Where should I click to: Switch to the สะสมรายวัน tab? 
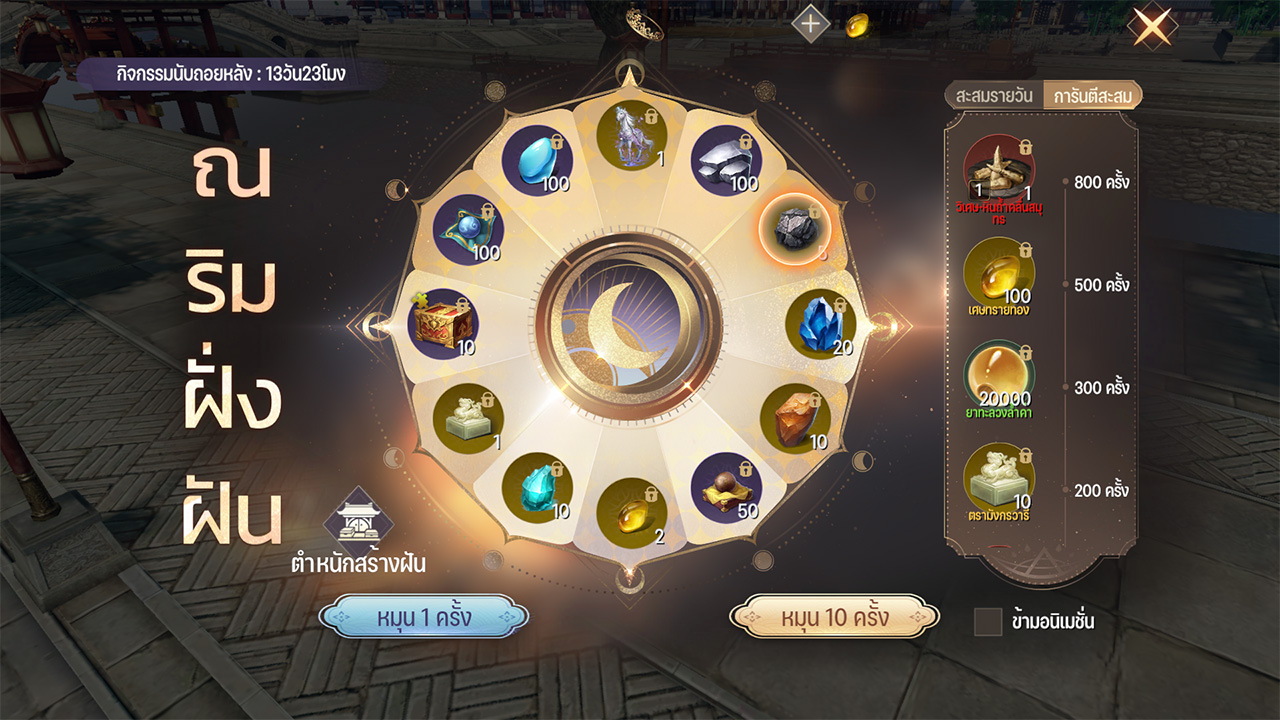994,96
